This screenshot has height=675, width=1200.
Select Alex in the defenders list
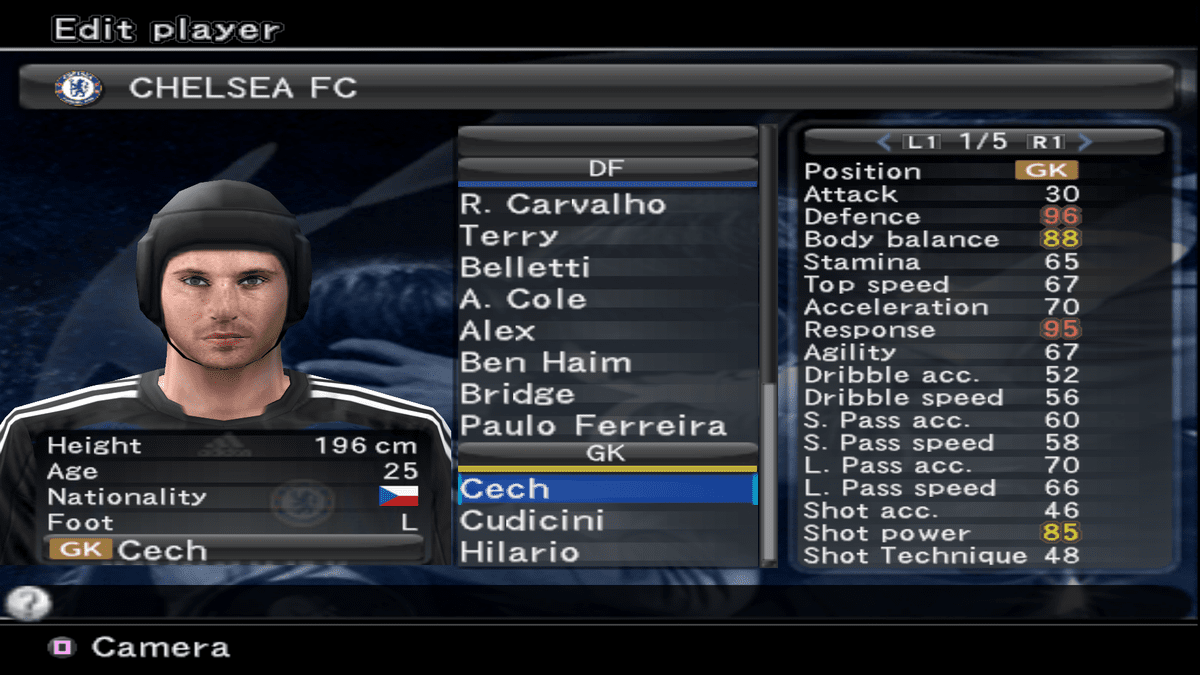[498, 331]
